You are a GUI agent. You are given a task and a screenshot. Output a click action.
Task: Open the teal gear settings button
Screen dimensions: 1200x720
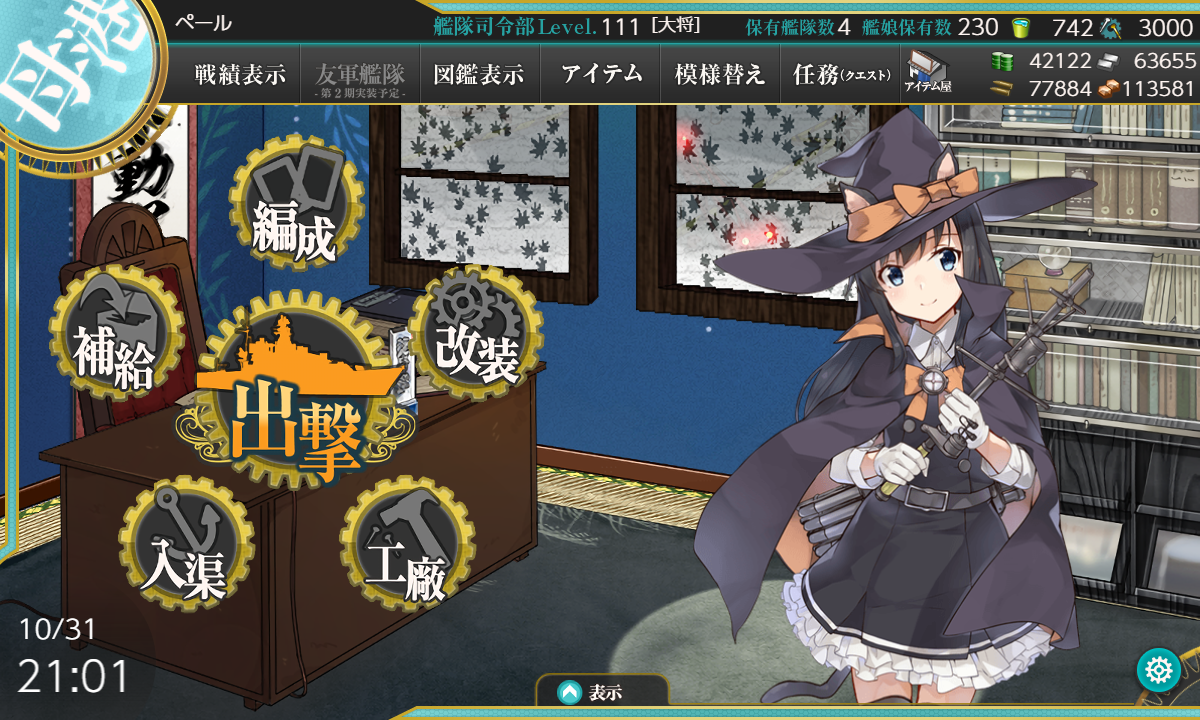coord(1159,670)
